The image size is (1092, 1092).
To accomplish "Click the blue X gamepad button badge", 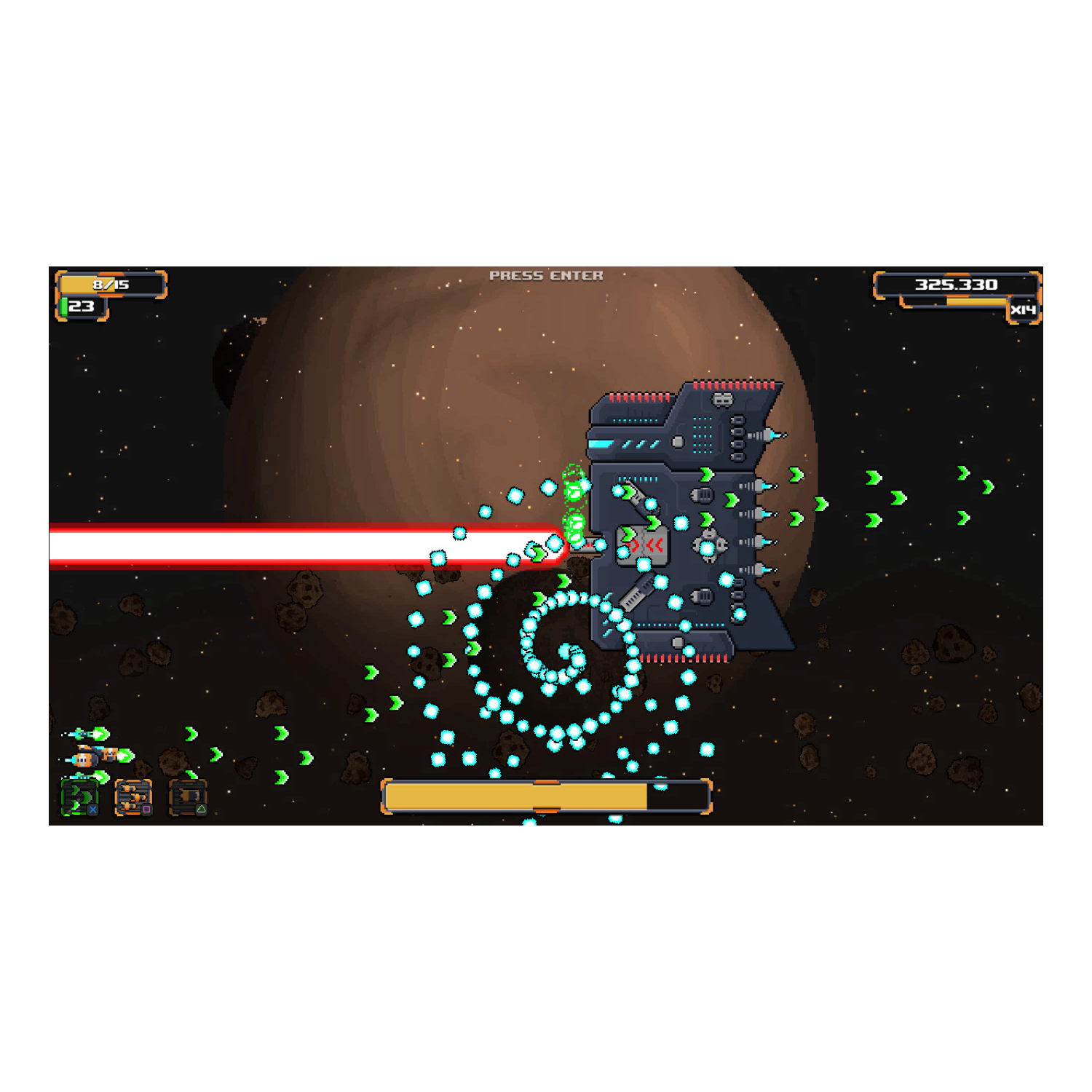I will click(x=93, y=810).
